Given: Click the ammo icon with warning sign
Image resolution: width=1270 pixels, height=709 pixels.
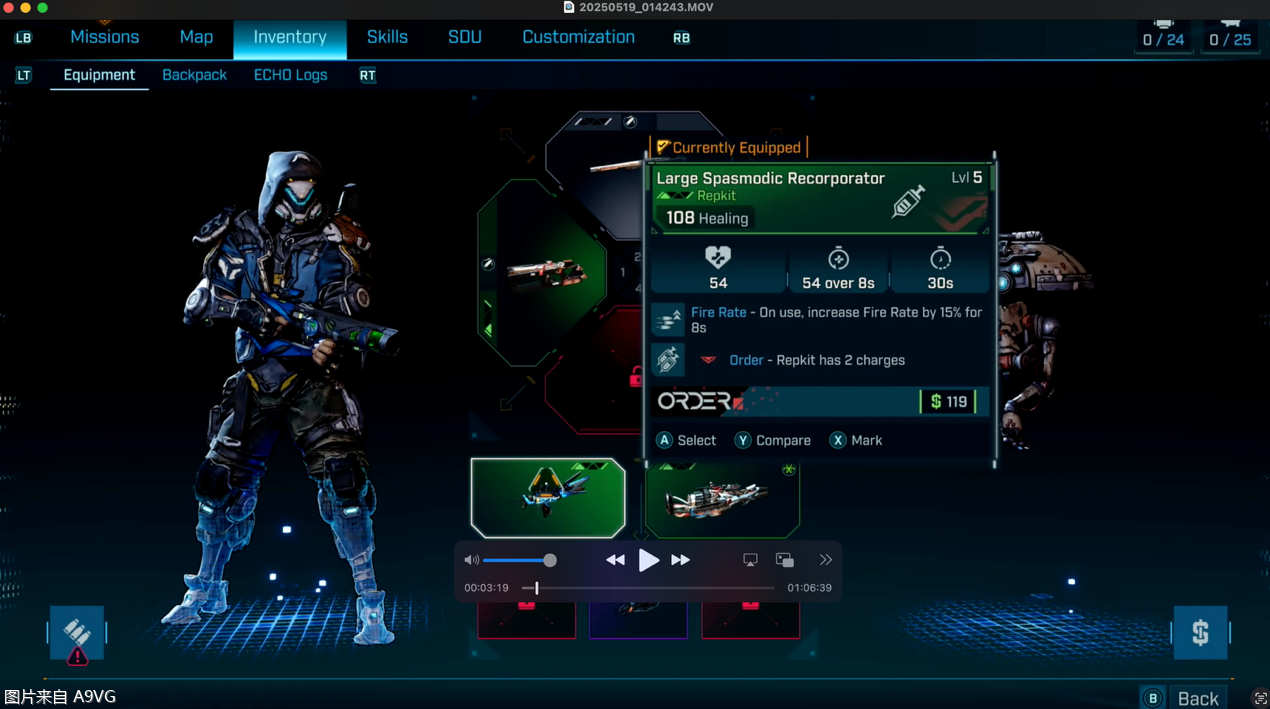Looking at the screenshot, I should [x=77, y=634].
